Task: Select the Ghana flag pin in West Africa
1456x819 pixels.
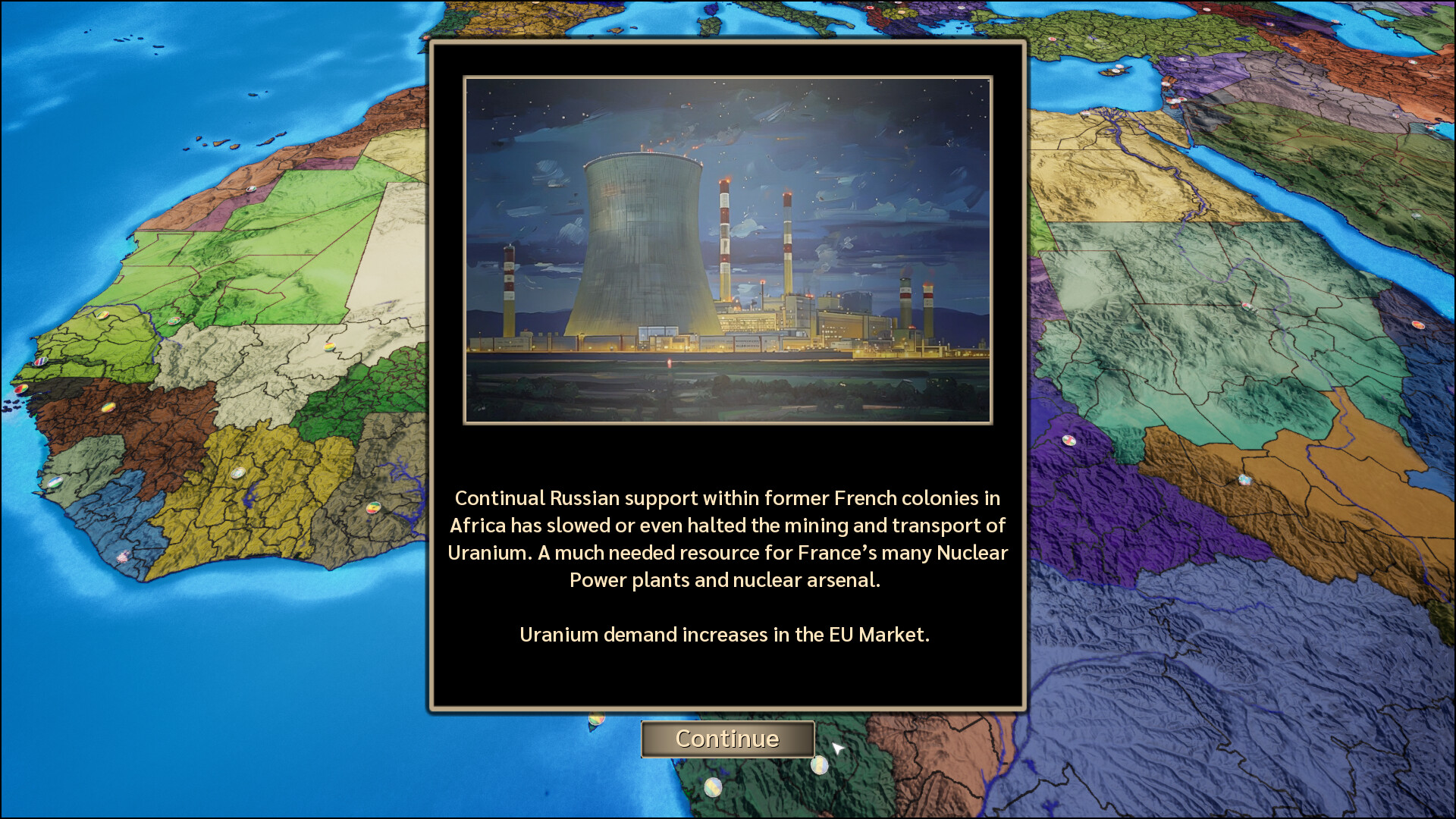Action: pos(375,510)
